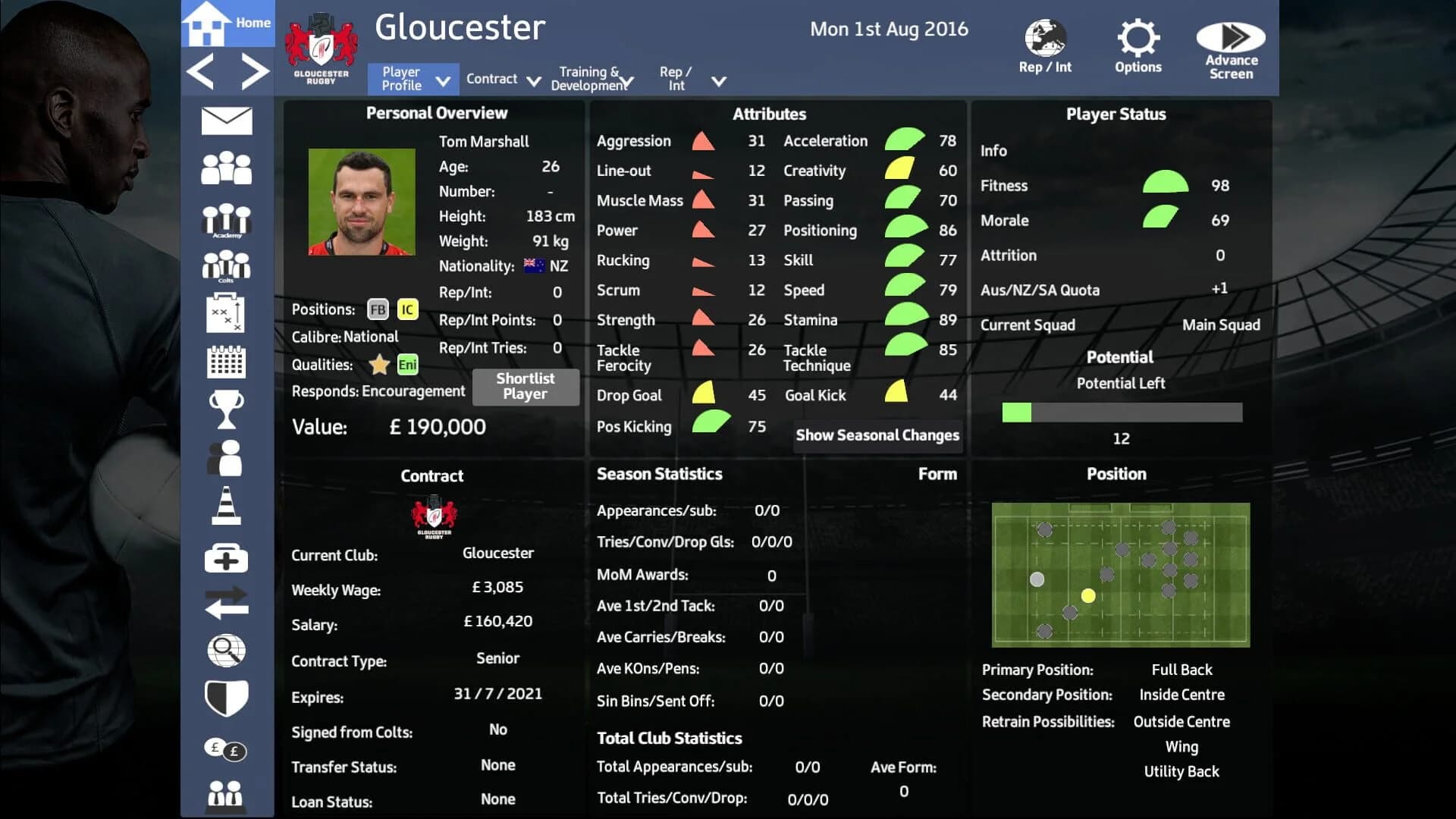The height and width of the screenshot is (819, 1456).
Task: Select the Home tab
Action: coord(227,23)
